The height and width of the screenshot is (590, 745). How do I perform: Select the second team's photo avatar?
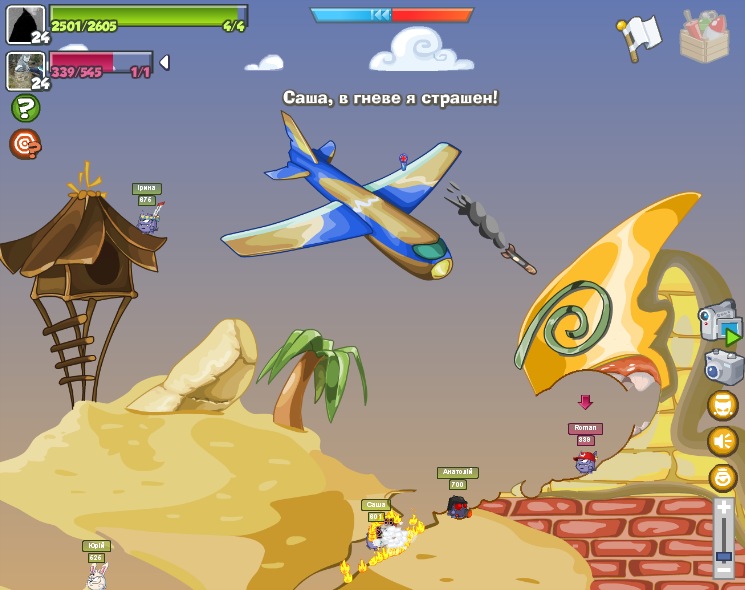pos(26,70)
